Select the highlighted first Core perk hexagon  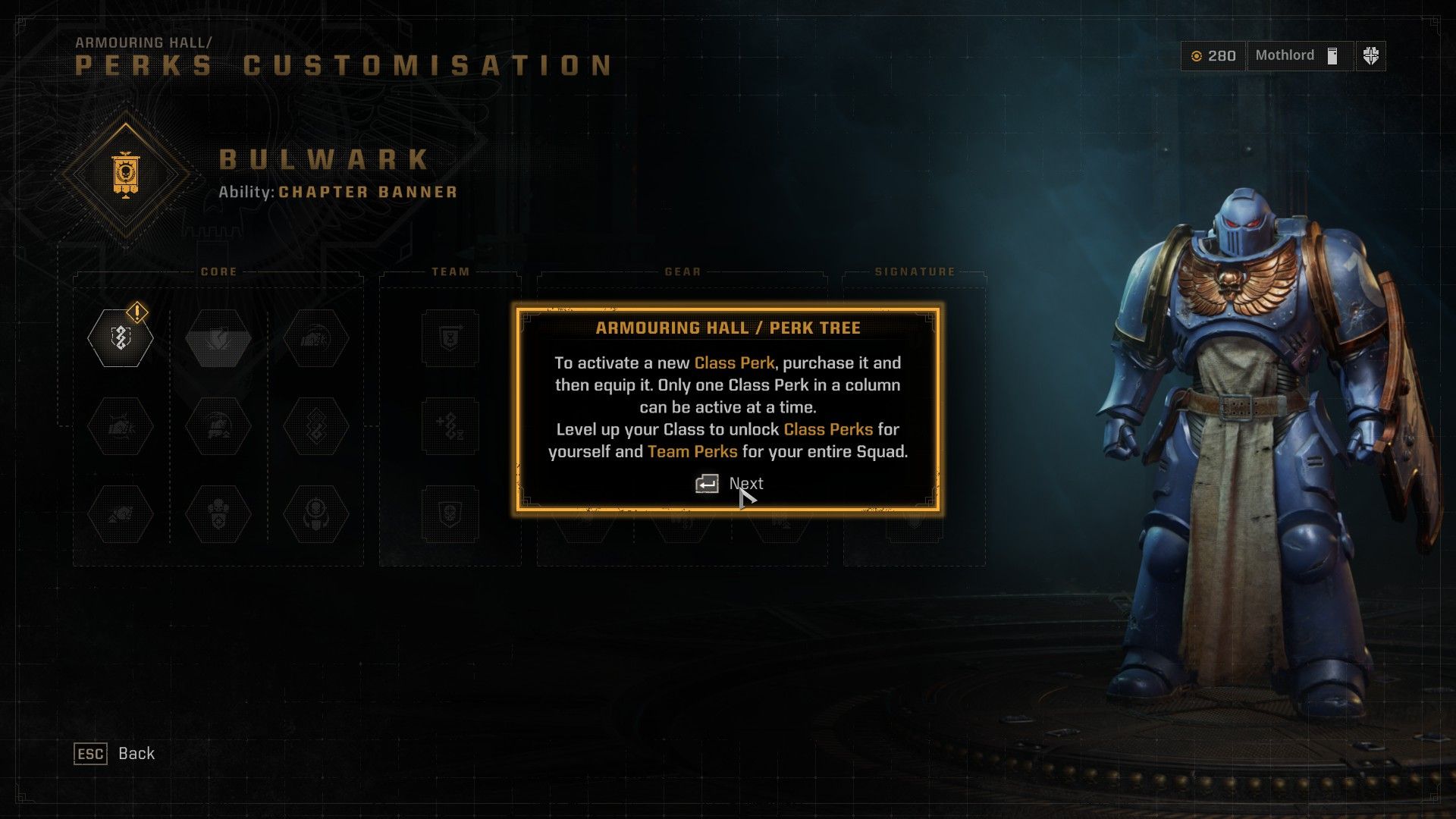coord(120,339)
